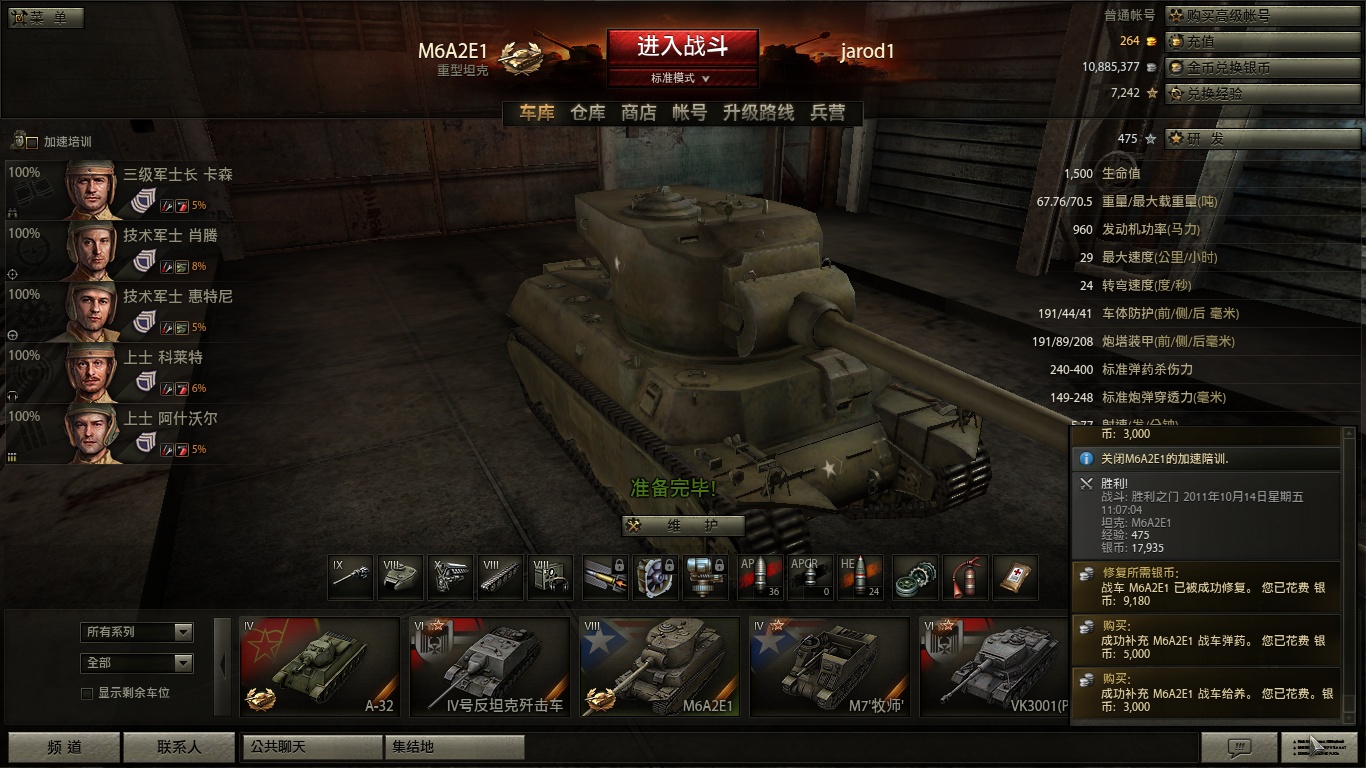Screen dimensions: 1366x768
Task: Open the 升级路线 tab
Action: [x=758, y=113]
